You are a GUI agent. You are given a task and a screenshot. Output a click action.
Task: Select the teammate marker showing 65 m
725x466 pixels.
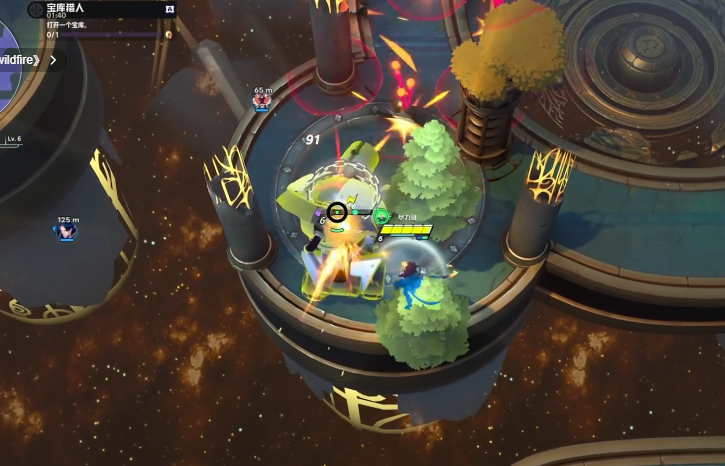(x=262, y=100)
